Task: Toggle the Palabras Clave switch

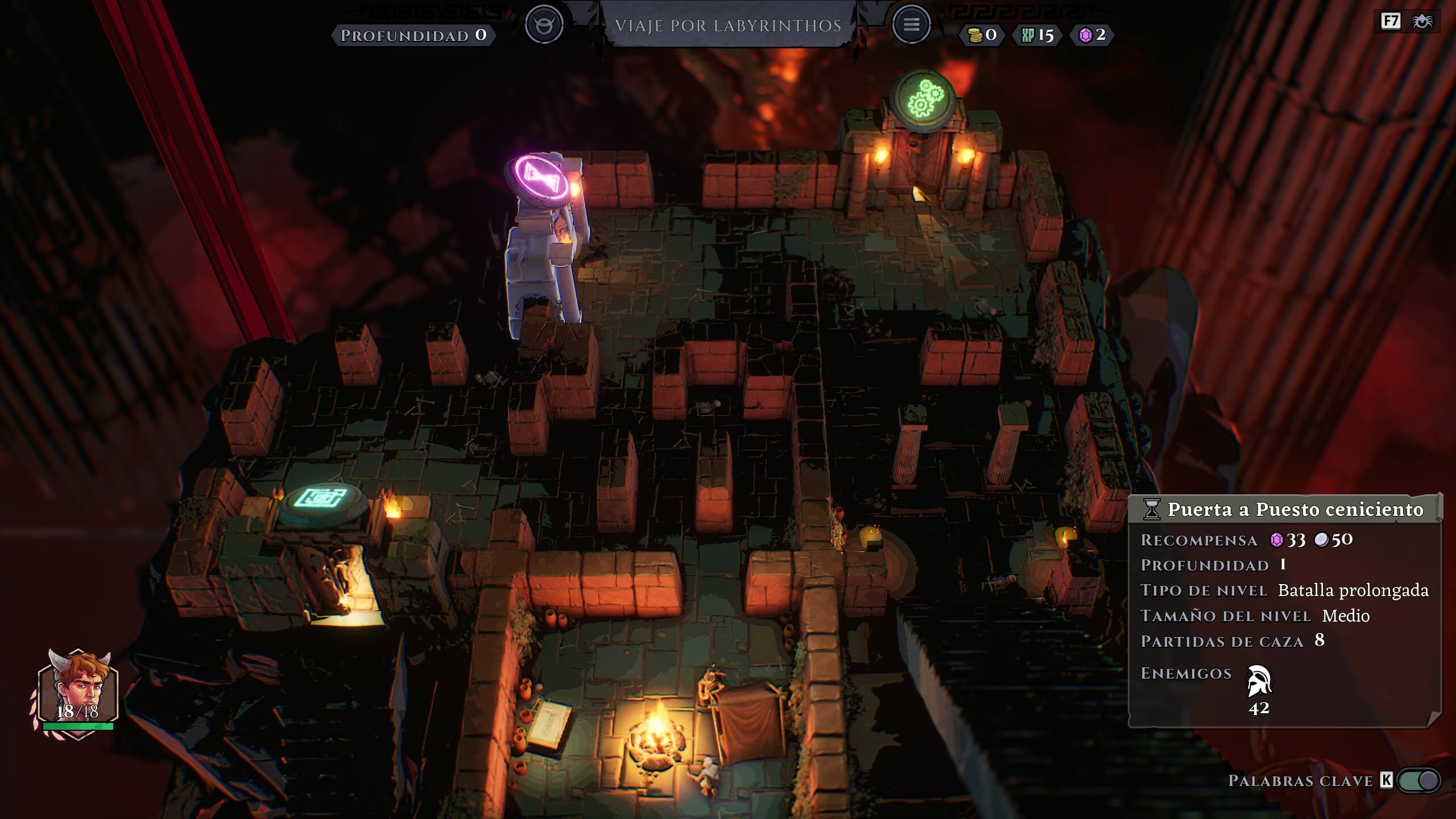Action: click(1418, 780)
